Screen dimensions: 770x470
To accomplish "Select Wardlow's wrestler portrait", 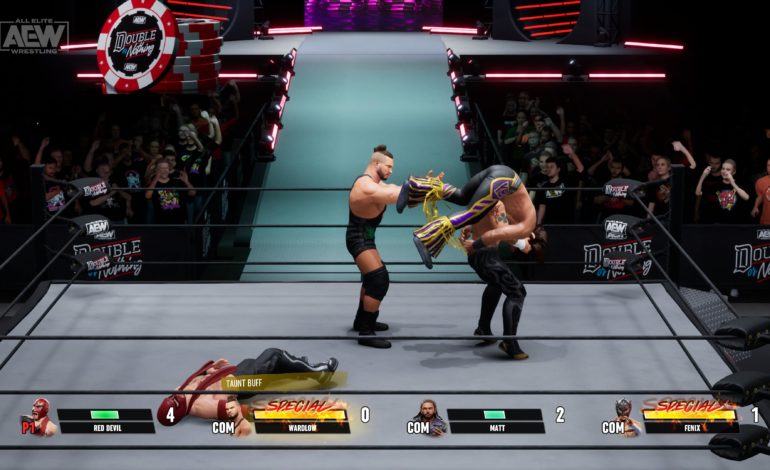I will click(236, 414).
